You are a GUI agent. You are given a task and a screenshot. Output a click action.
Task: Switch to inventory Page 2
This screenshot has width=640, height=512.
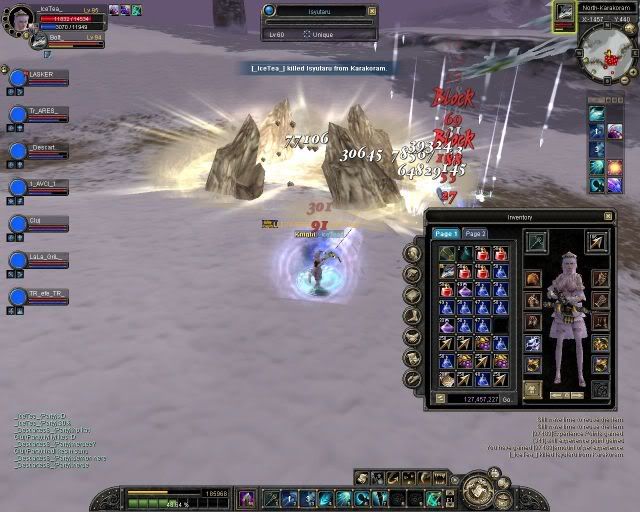pos(475,234)
